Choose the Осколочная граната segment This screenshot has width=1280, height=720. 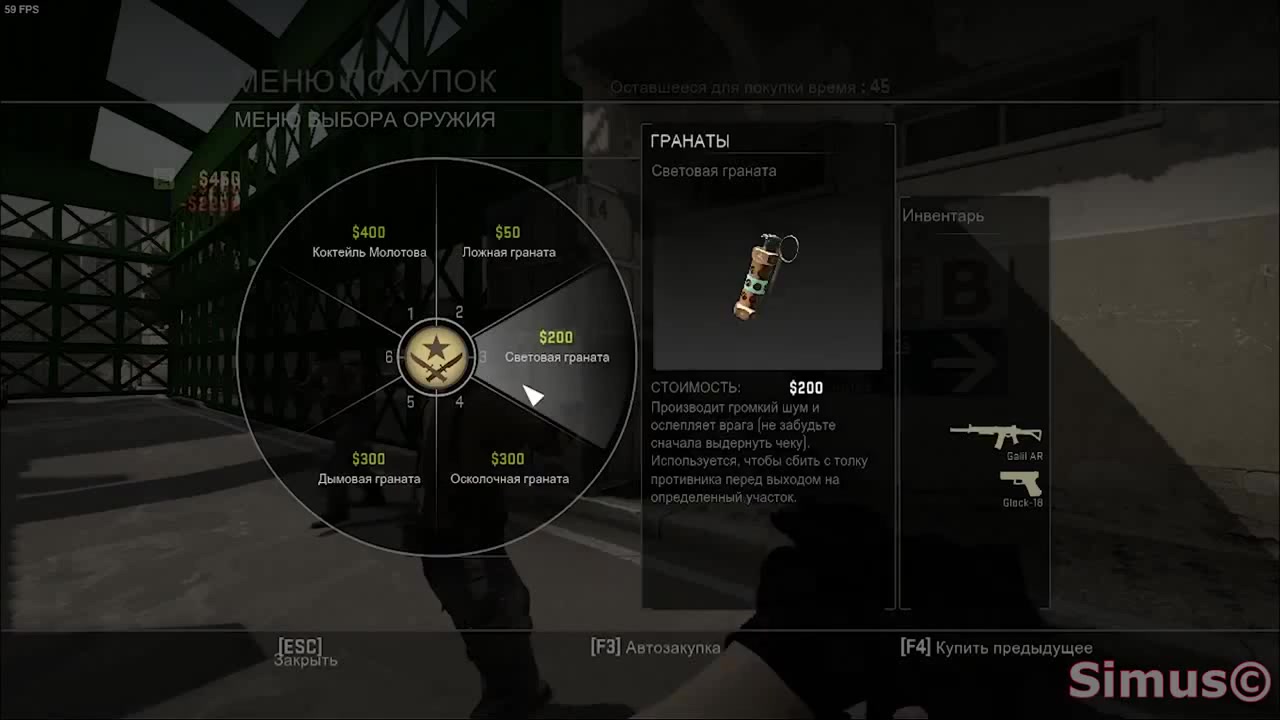508,469
